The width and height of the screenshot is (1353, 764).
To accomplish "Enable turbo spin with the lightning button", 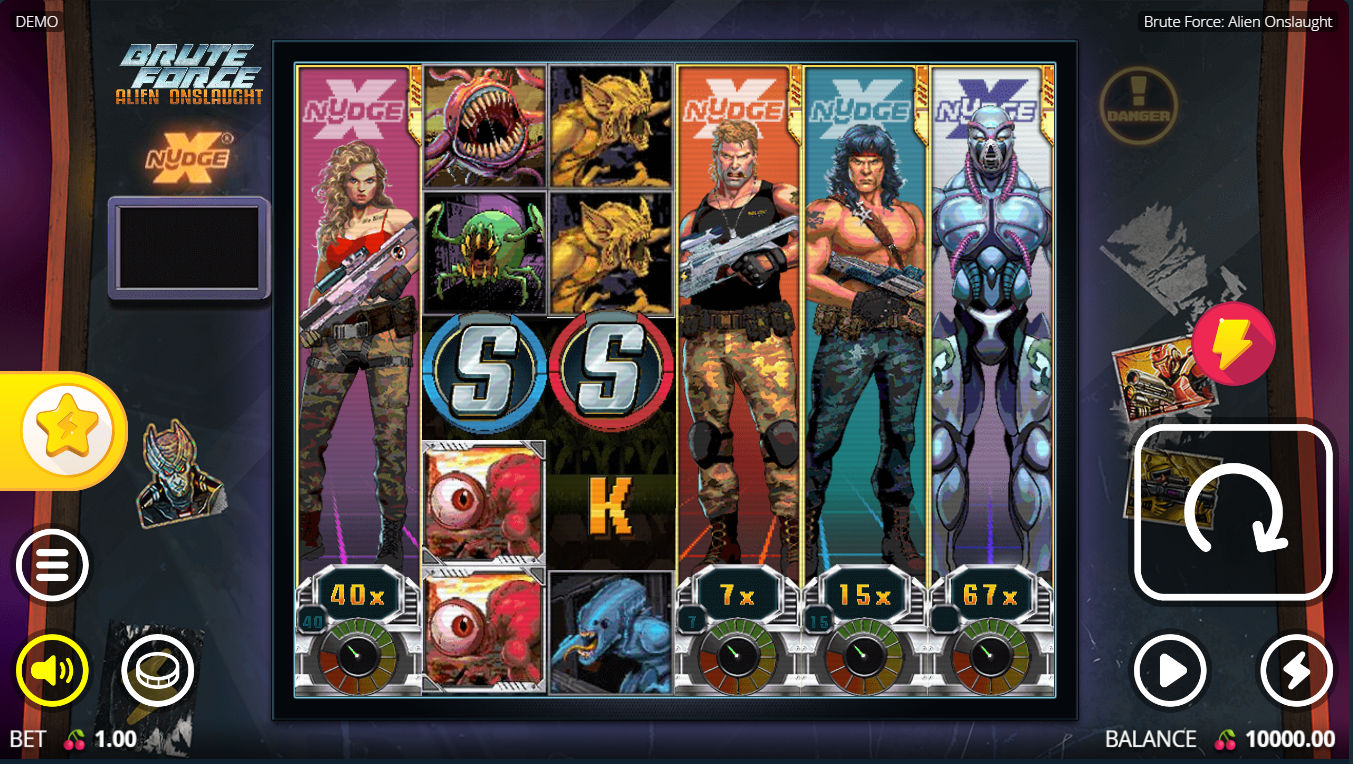I will tap(1296, 670).
